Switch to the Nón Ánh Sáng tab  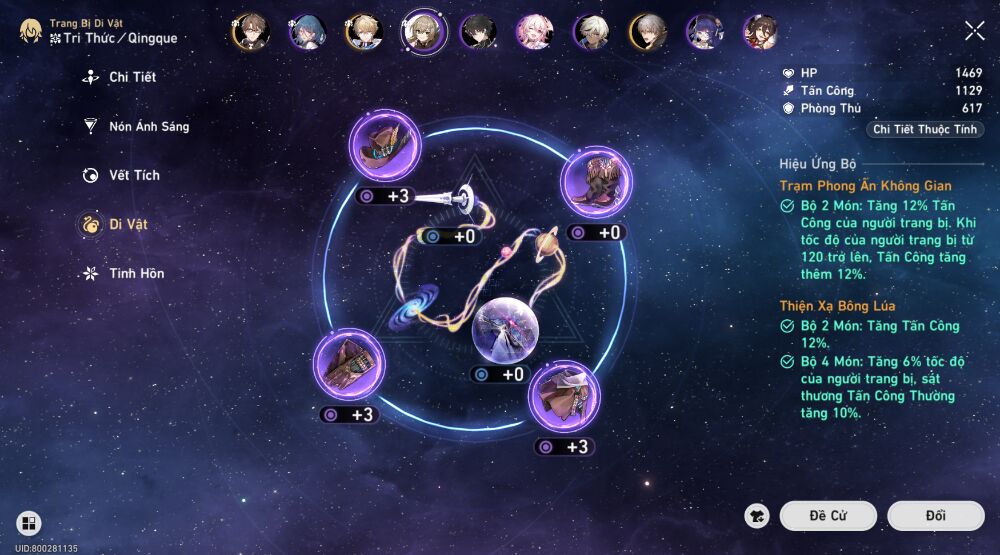point(147,127)
